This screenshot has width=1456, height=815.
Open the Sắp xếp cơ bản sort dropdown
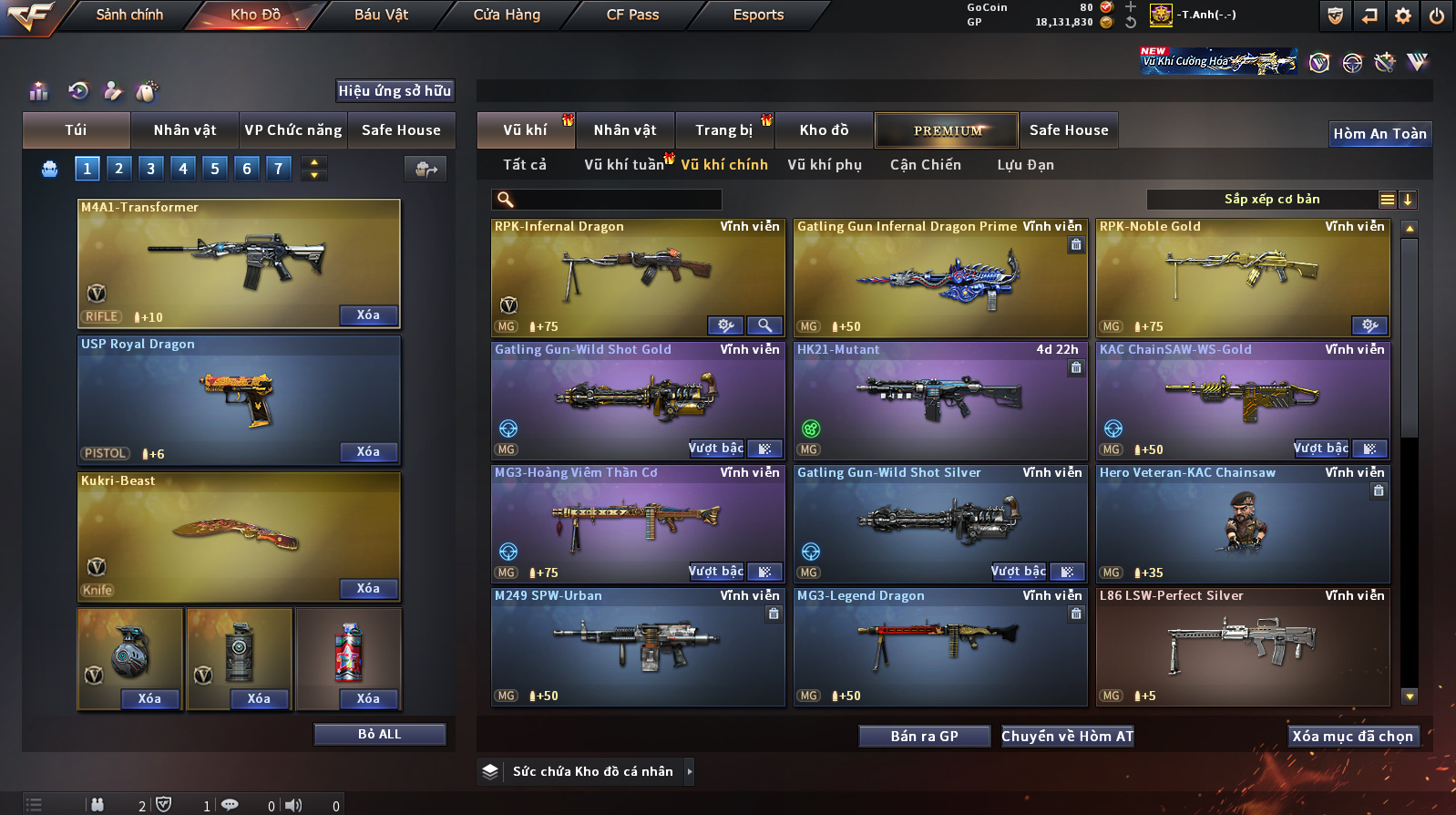pyautogui.click(x=1271, y=200)
